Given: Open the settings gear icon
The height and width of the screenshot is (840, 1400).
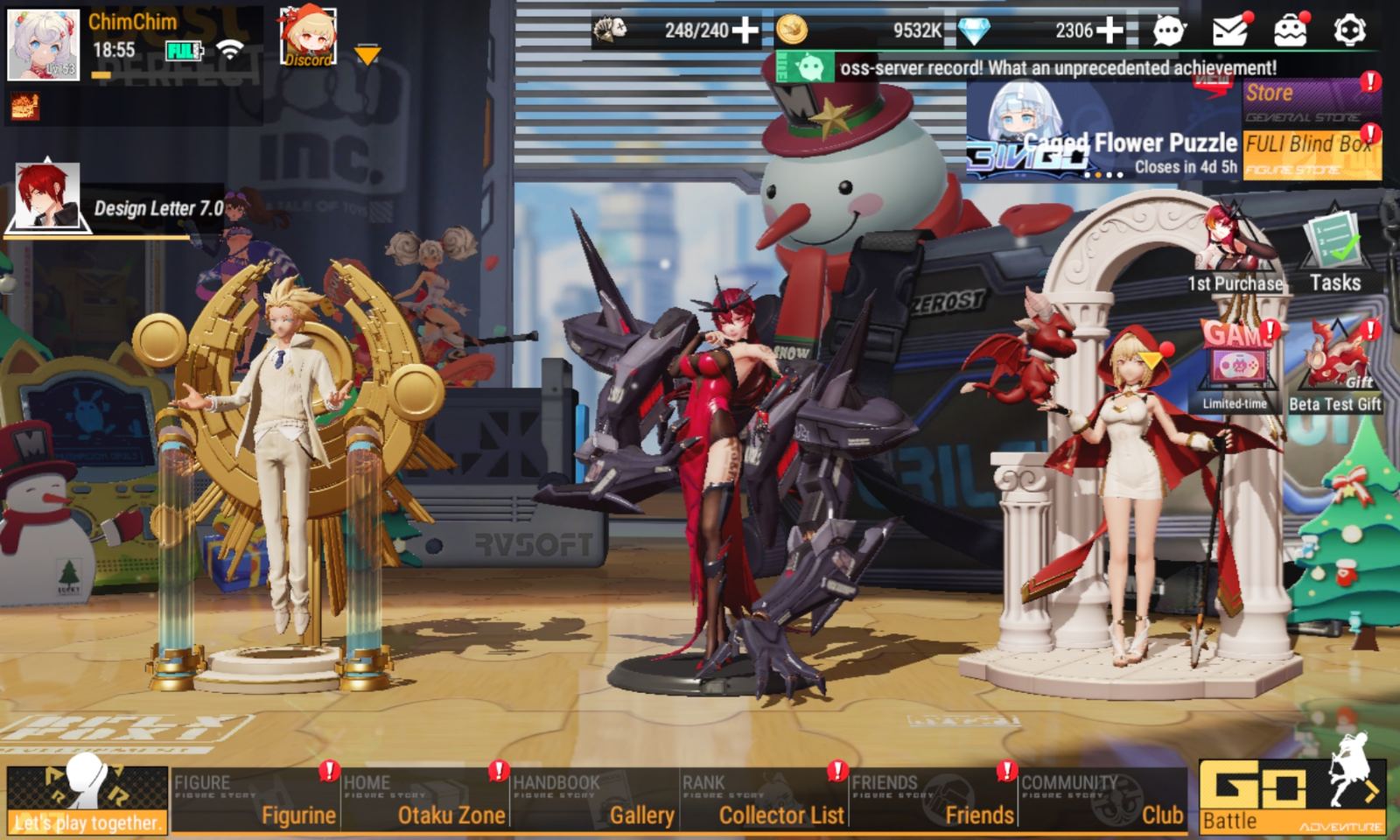Looking at the screenshot, I should pyautogui.click(x=1349, y=31).
